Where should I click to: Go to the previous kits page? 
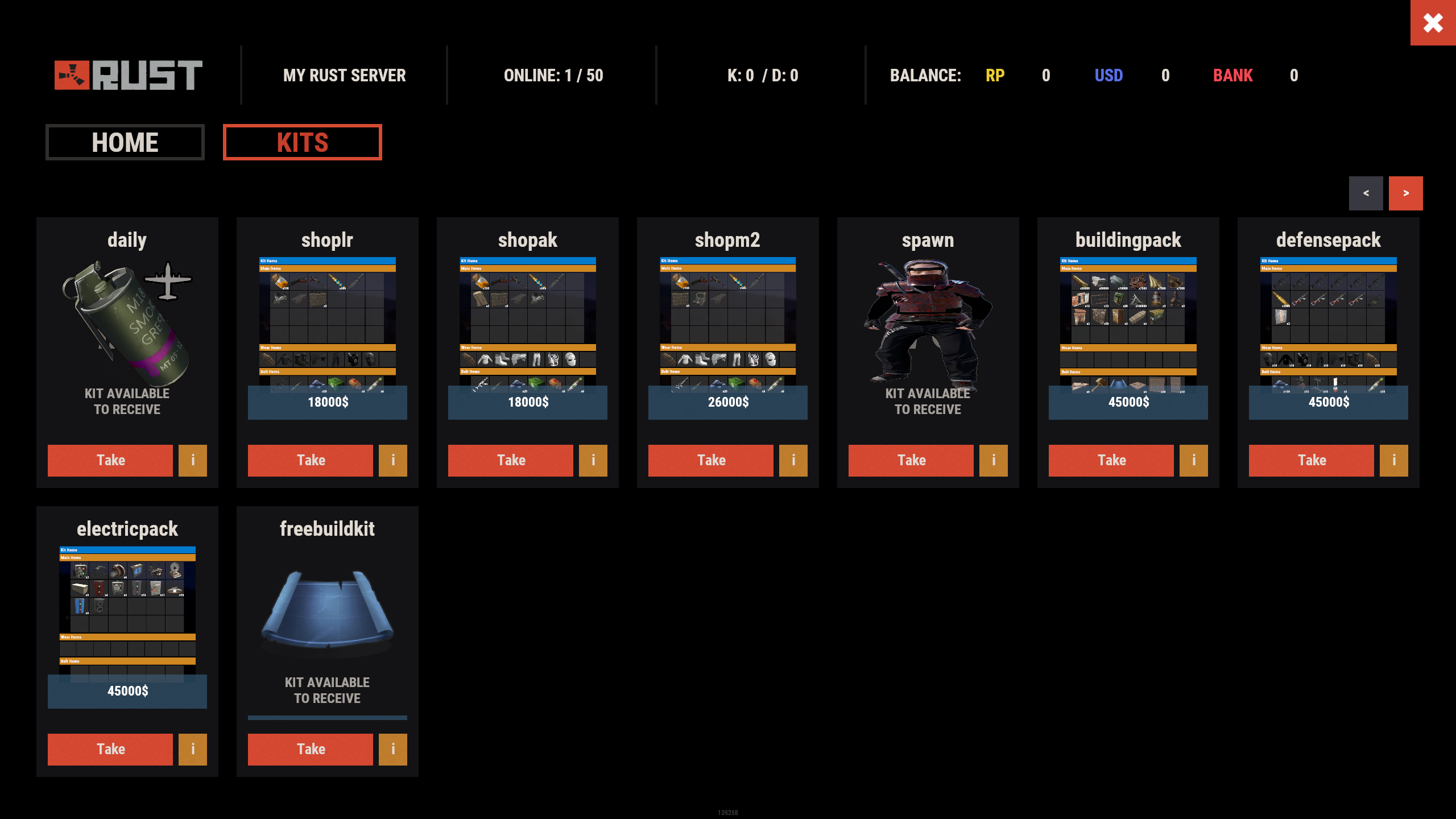click(x=1366, y=193)
